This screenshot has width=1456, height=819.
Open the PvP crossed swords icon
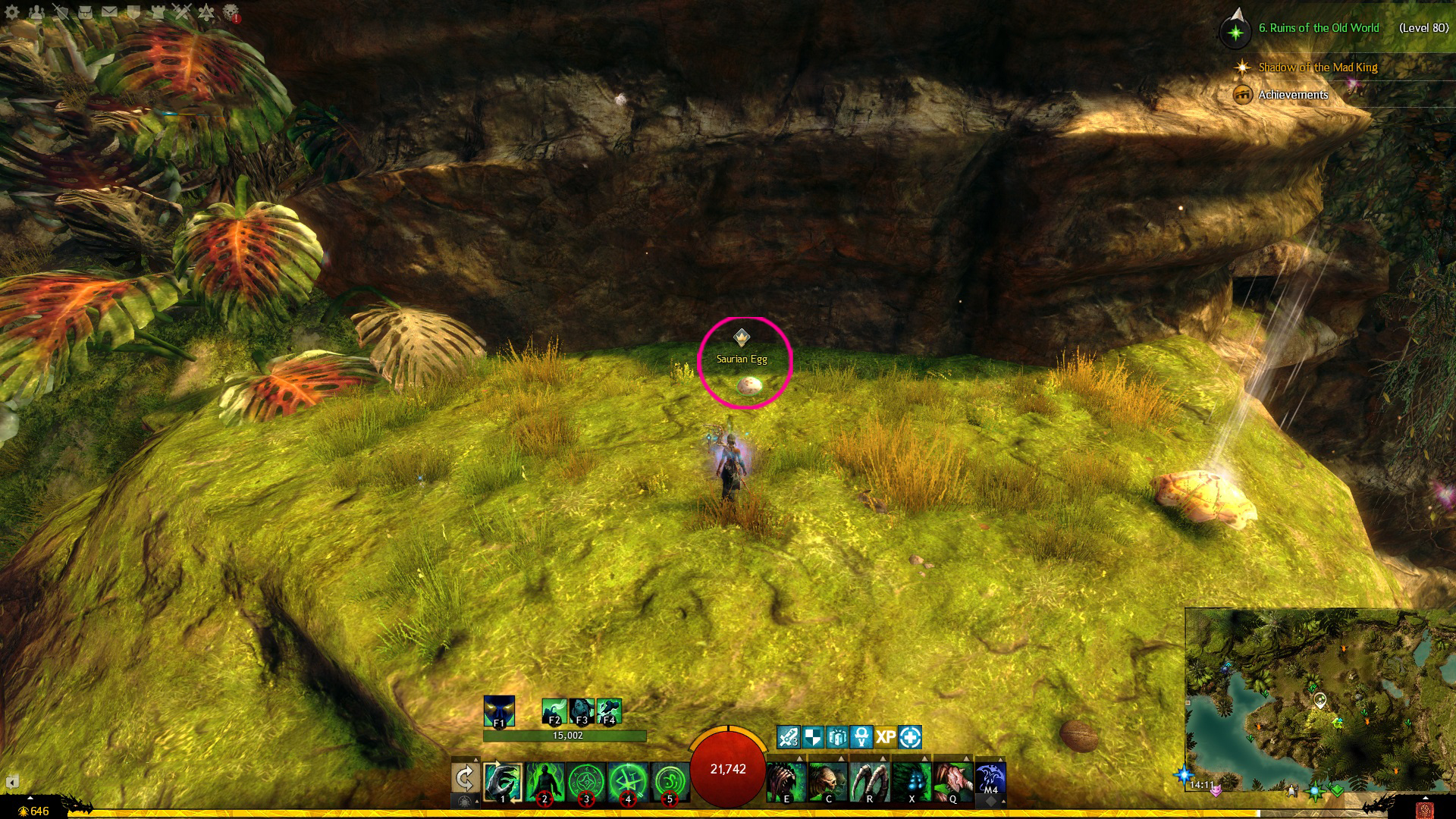(x=182, y=12)
